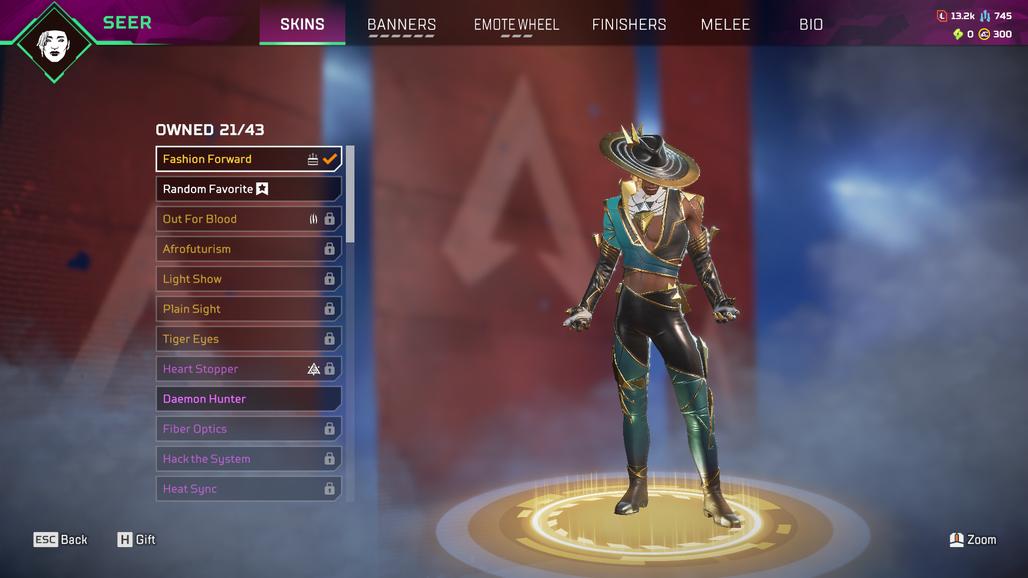Select the Heart Stopper skin
The width and height of the screenshot is (1028, 578).
(x=248, y=369)
